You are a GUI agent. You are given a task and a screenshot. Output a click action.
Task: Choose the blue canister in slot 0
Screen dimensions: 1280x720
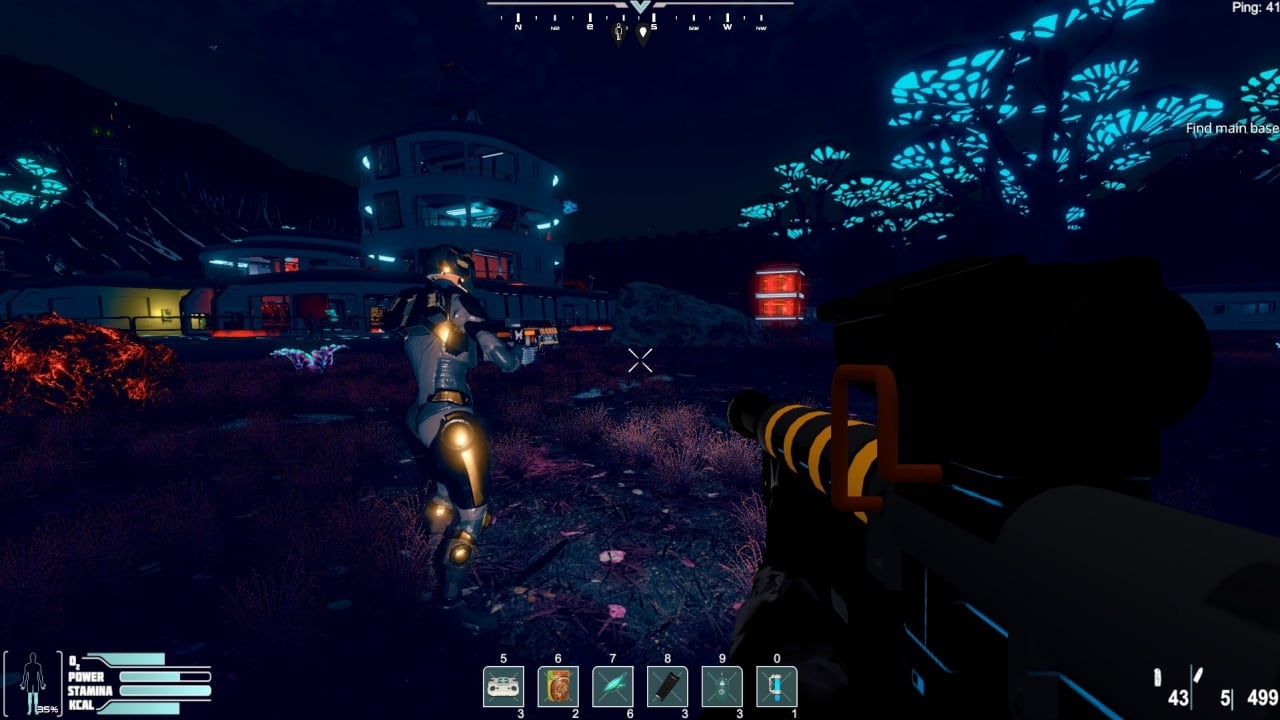pyautogui.click(x=776, y=687)
